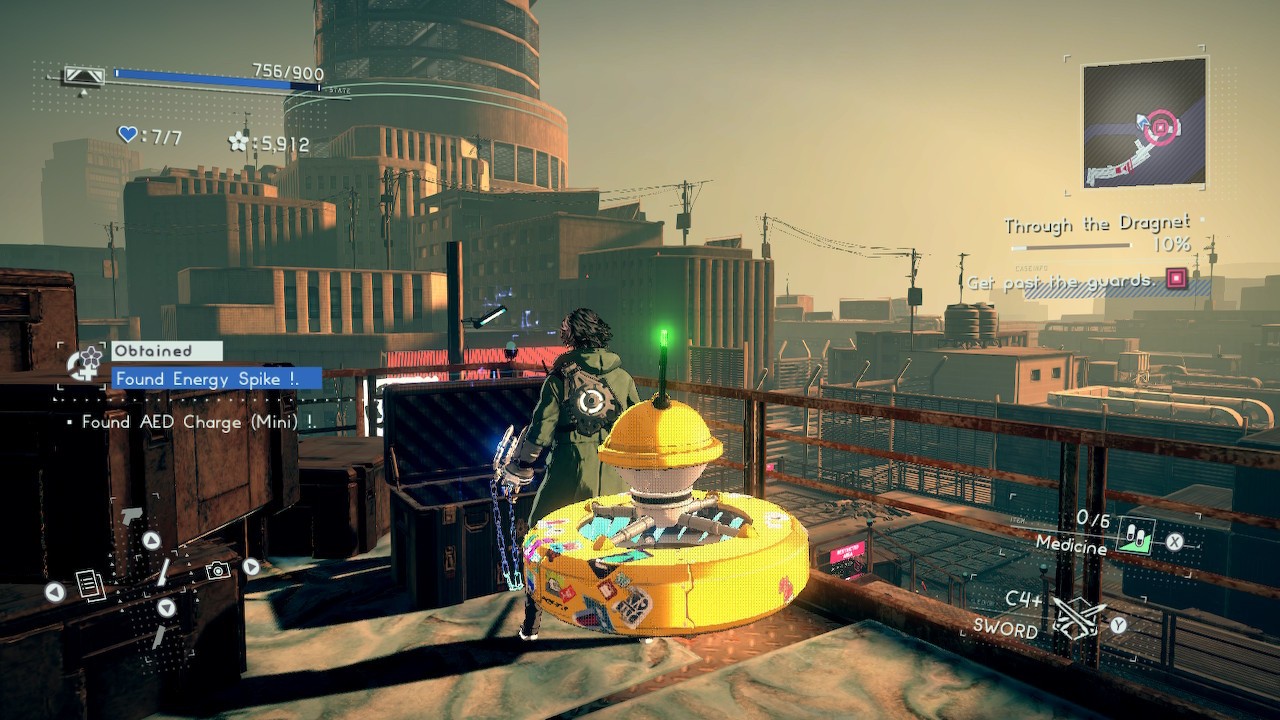
Task: Select the Found AED Charge (Mini) entry
Action: [199, 422]
